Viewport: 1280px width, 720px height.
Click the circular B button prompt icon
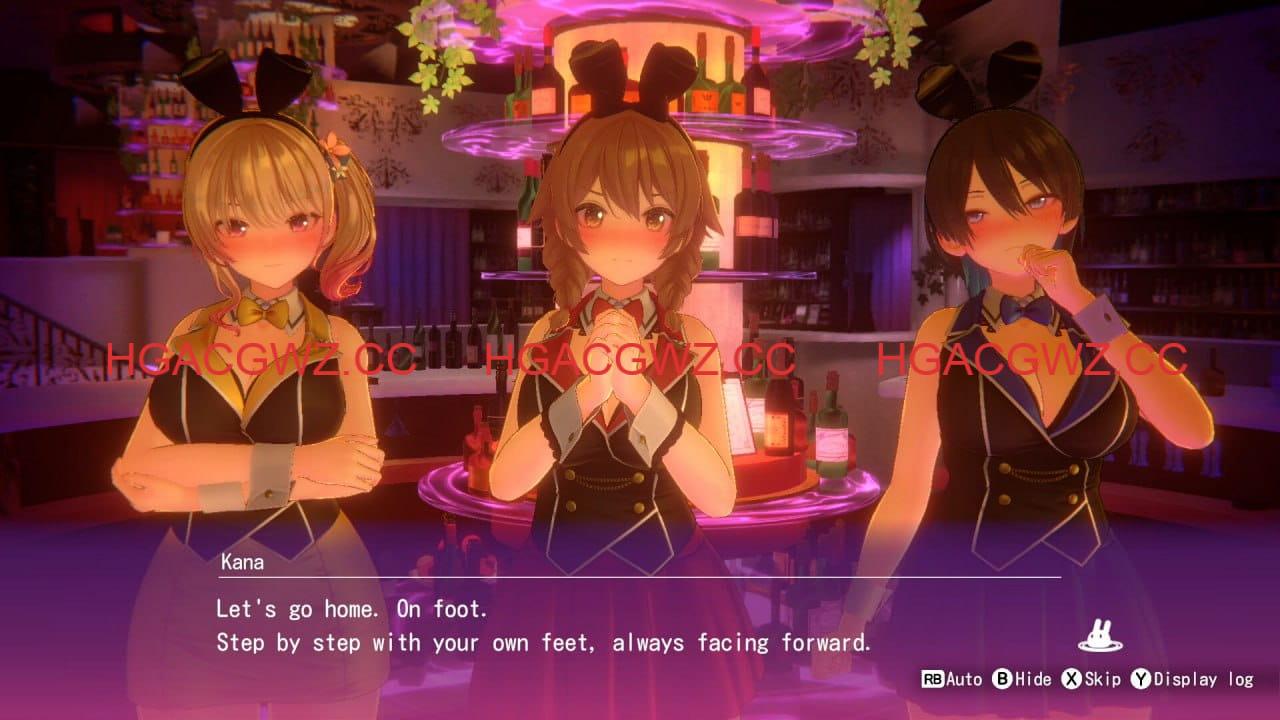coord(1002,678)
